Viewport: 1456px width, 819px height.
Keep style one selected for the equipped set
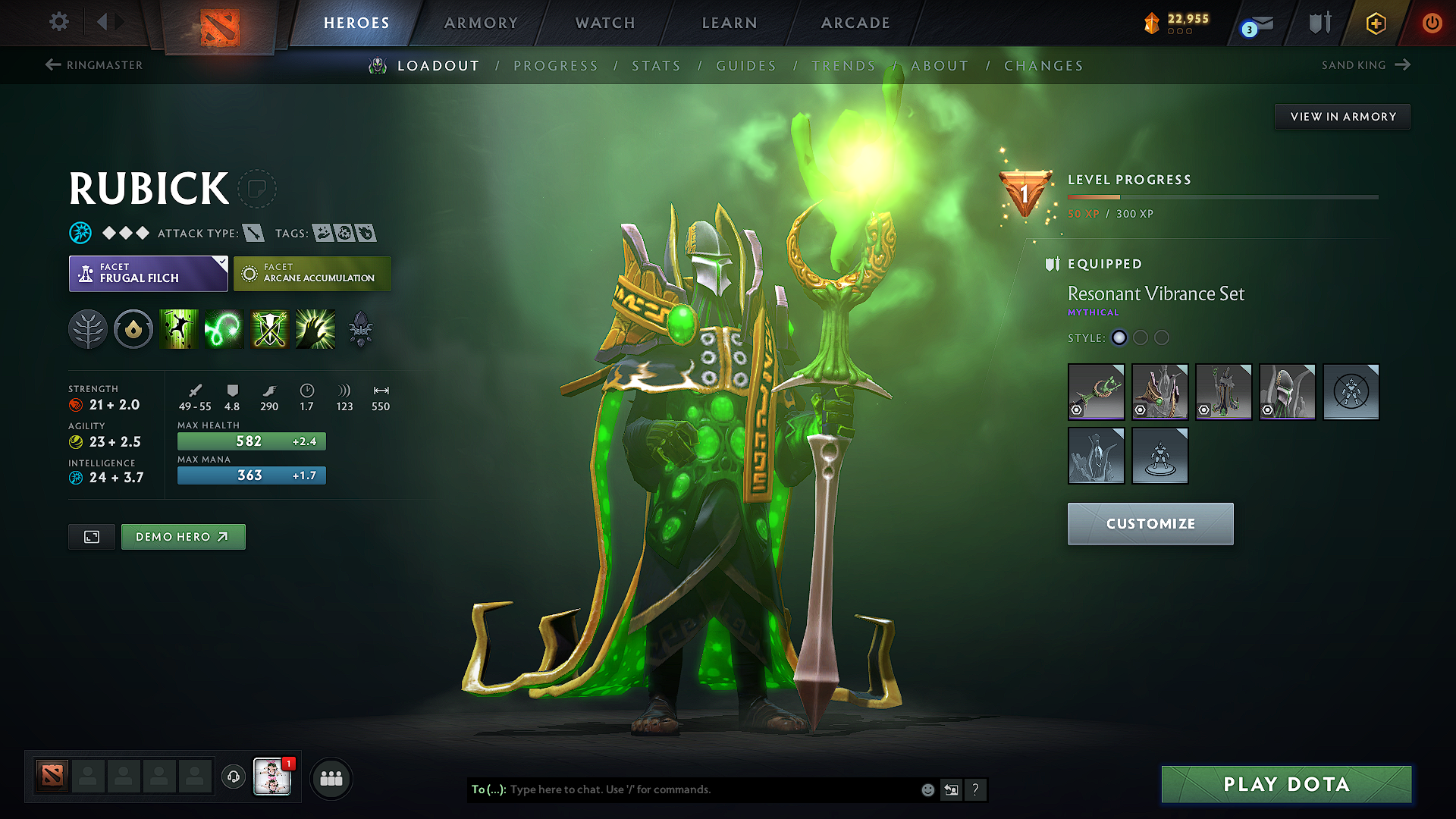(1119, 338)
